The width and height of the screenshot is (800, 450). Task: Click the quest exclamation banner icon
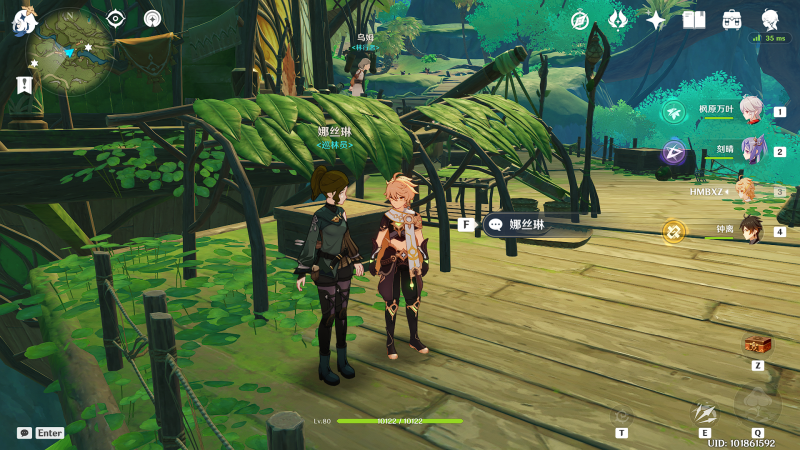click(x=24, y=84)
